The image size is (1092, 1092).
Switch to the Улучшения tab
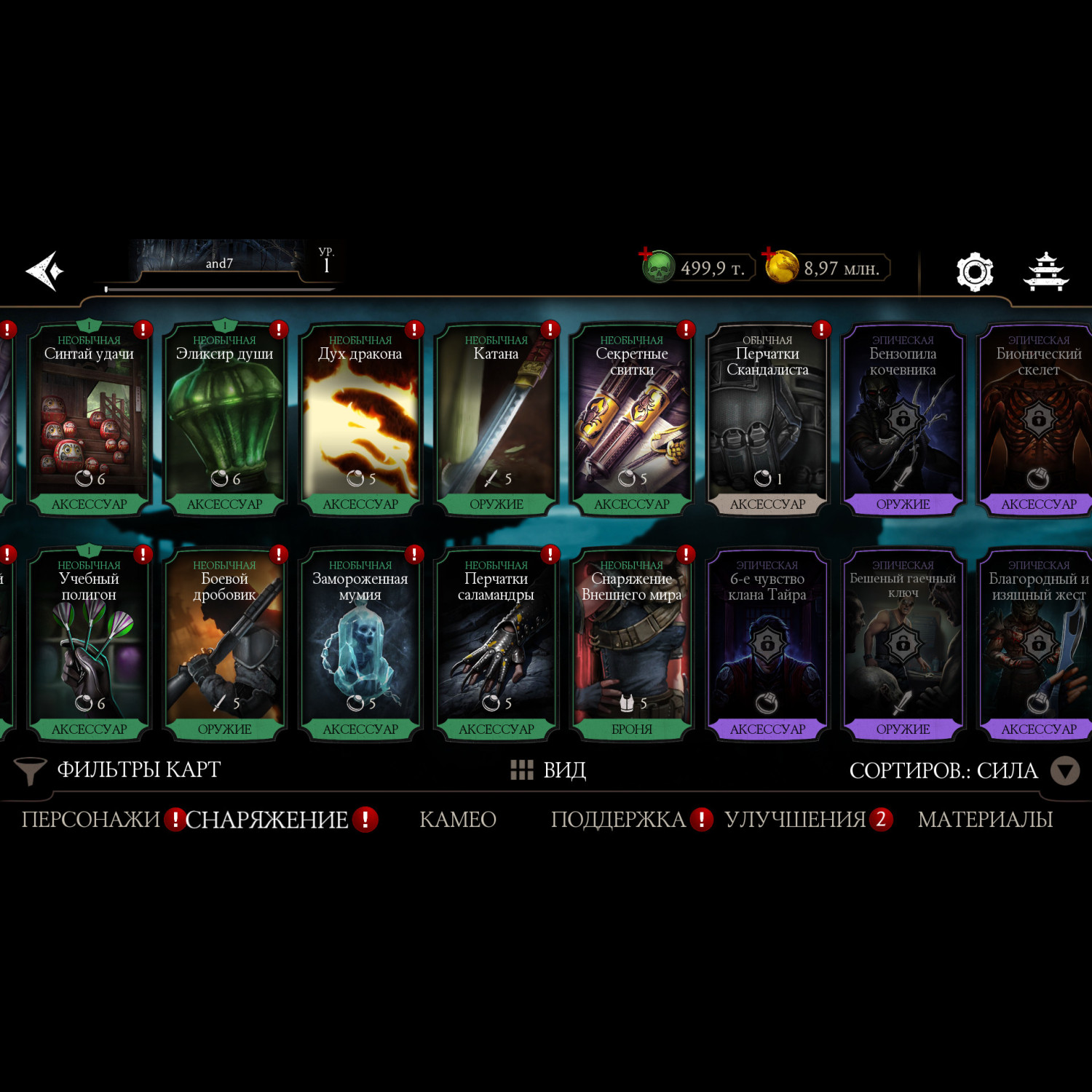click(x=795, y=820)
